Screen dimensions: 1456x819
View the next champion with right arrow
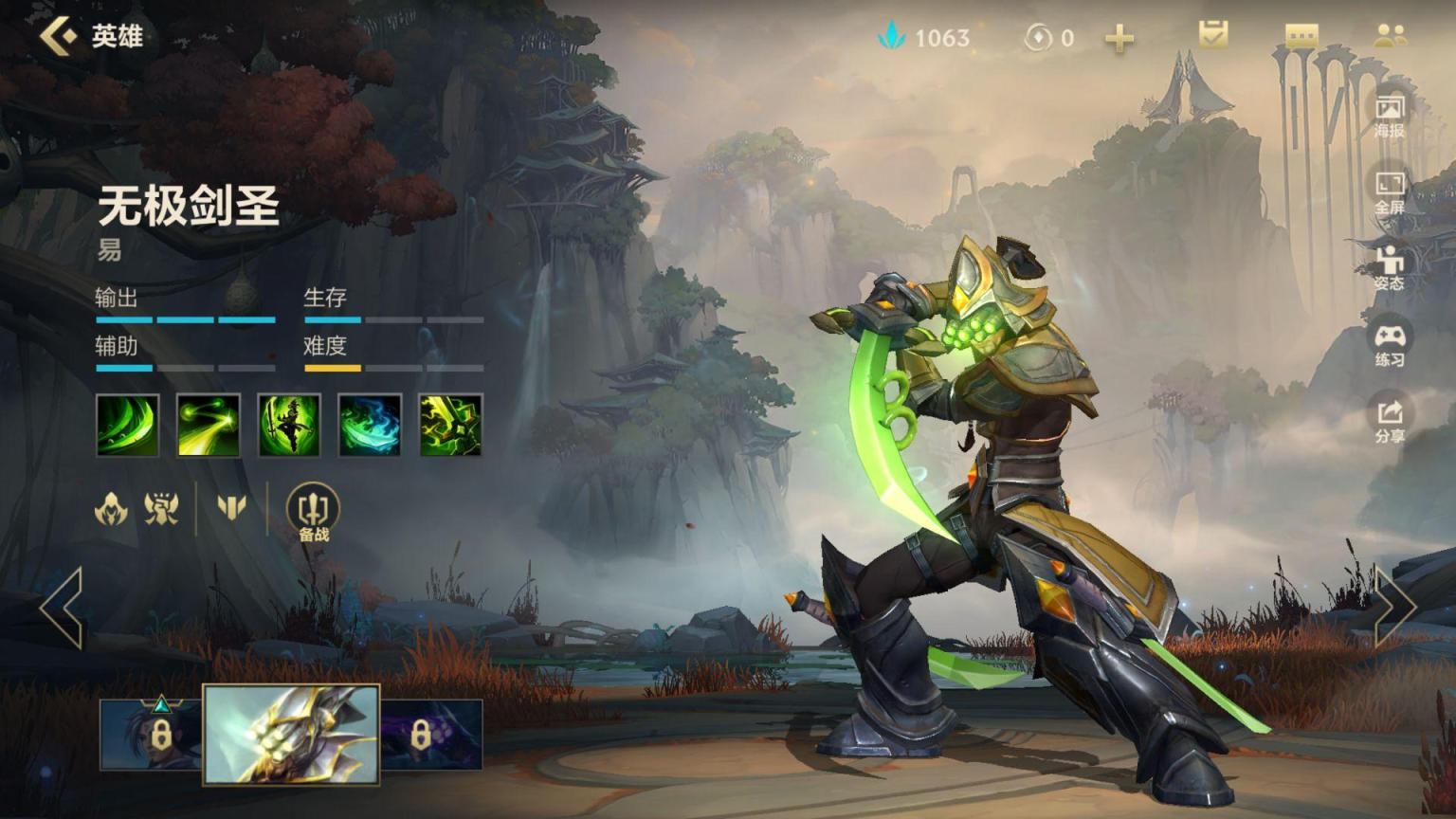click(x=1394, y=608)
